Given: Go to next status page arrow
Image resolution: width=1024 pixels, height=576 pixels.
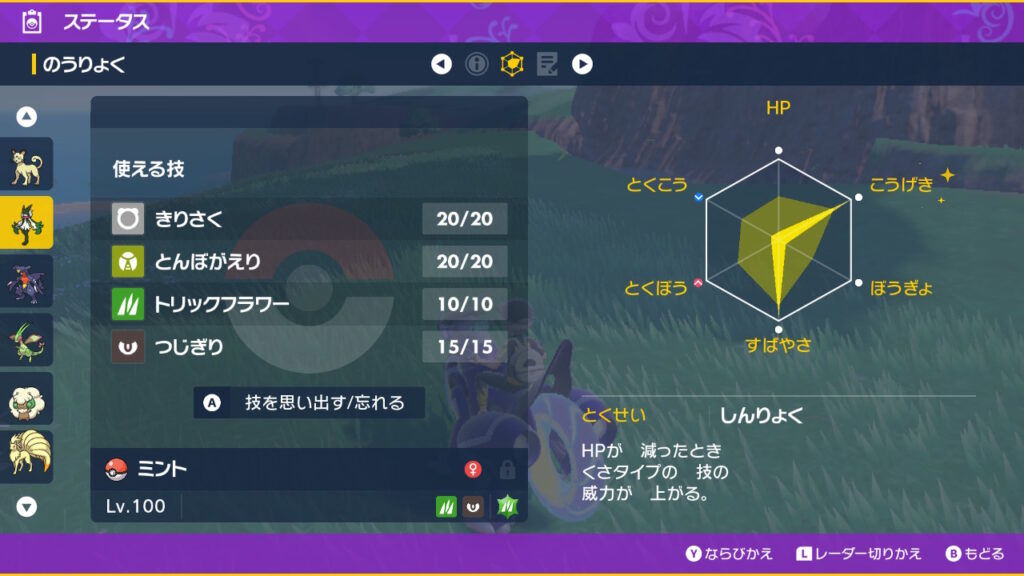Looking at the screenshot, I should [582, 65].
